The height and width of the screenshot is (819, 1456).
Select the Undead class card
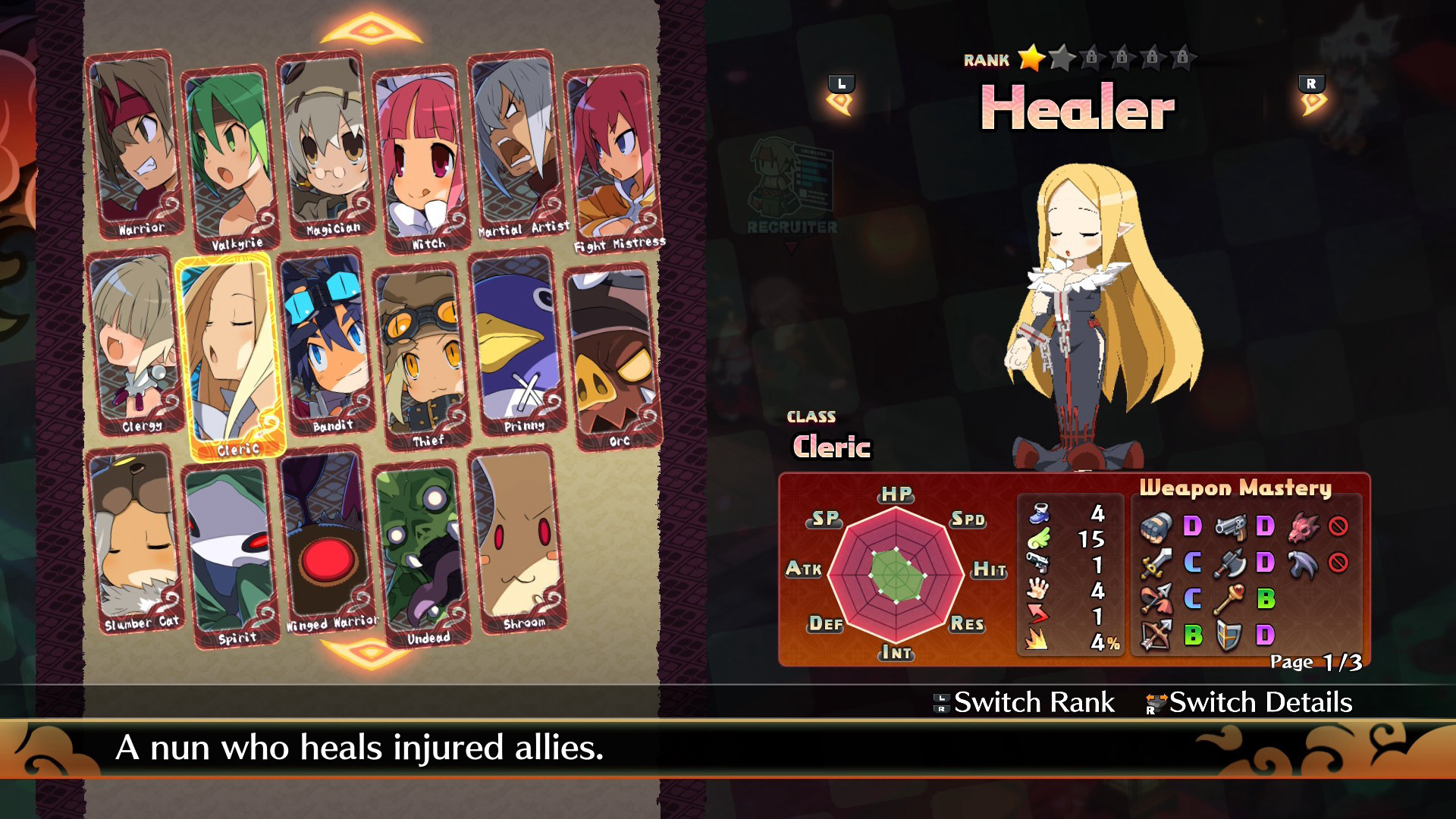click(x=422, y=555)
